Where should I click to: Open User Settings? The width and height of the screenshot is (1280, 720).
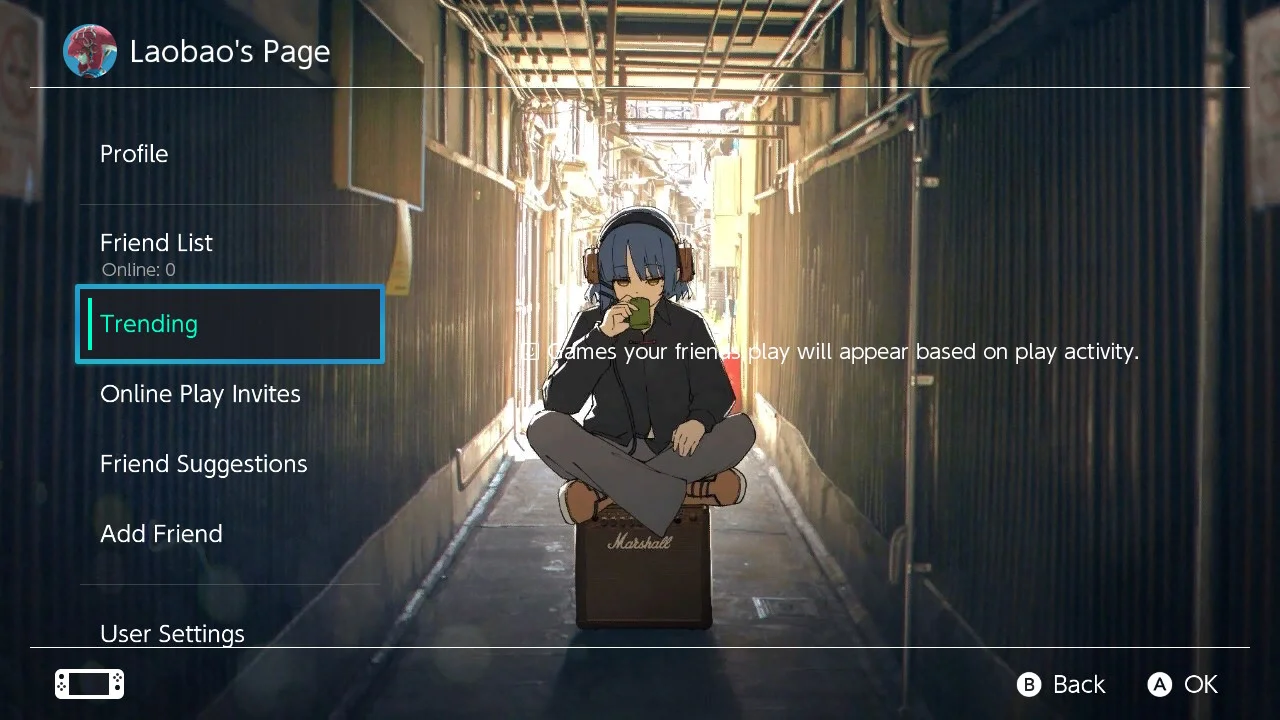(x=172, y=633)
